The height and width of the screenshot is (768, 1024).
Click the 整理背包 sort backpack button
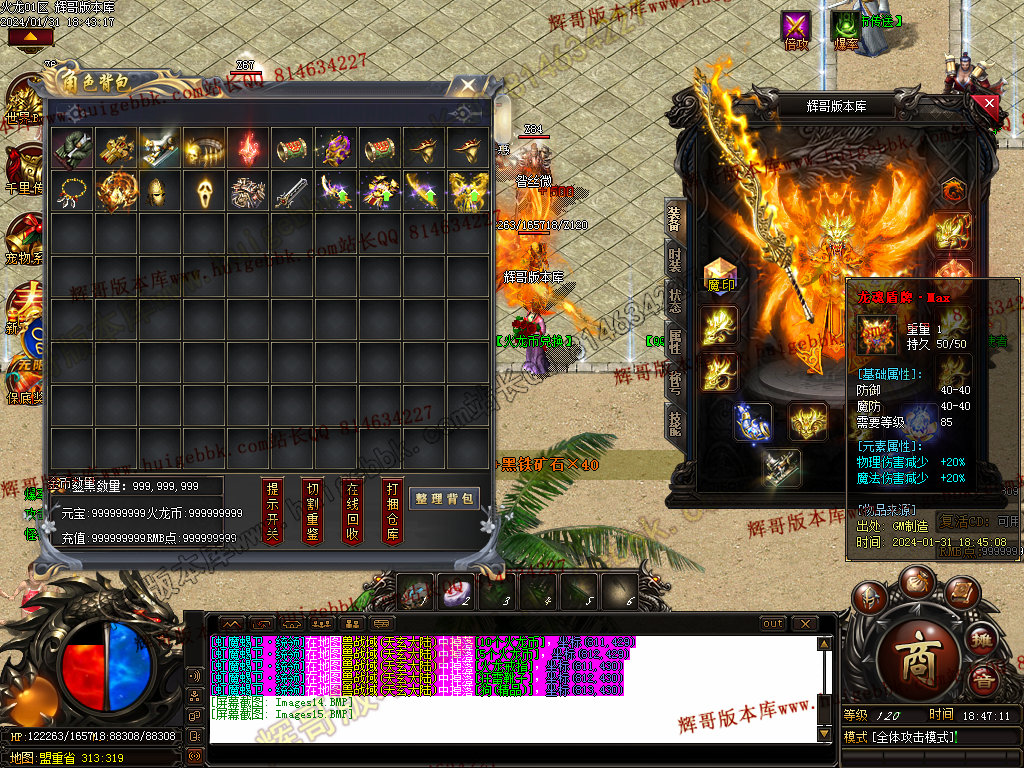tap(444, 498)
